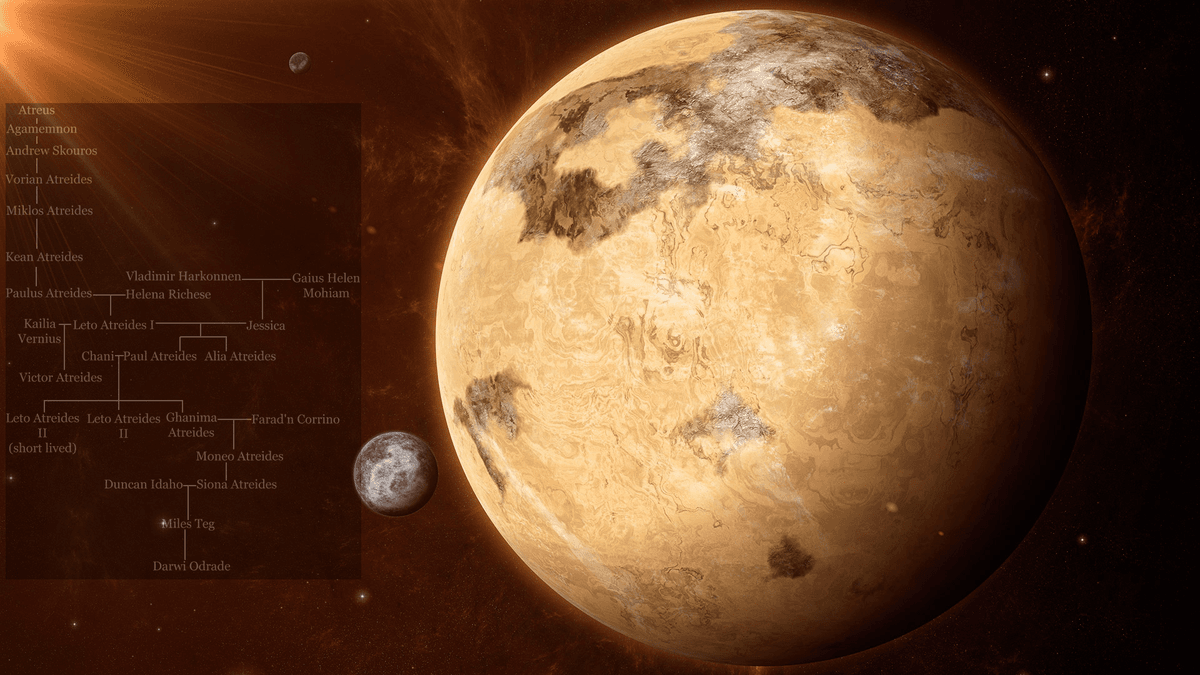The image size is (1200, 675).
Task: Click the Paul Atreides name
Action: click(x=160, y=356)
